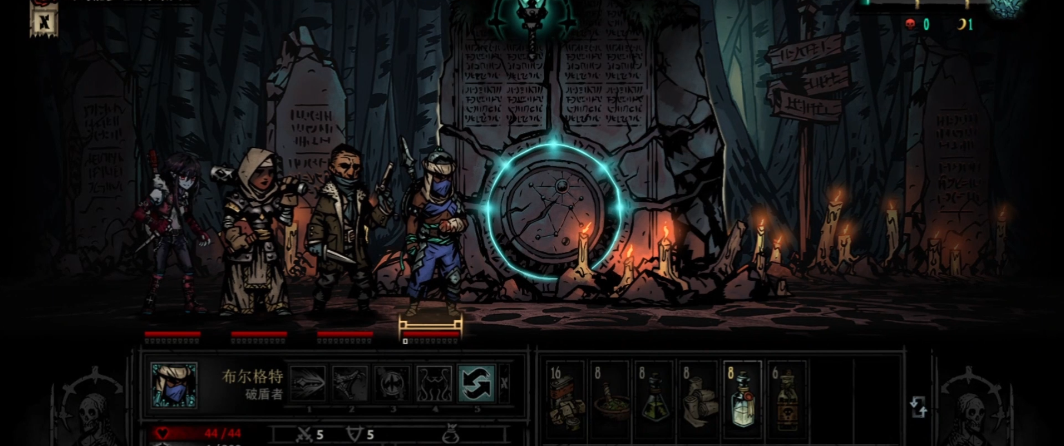Use the highlighted holy water bottle

click(x=742, y=396)
